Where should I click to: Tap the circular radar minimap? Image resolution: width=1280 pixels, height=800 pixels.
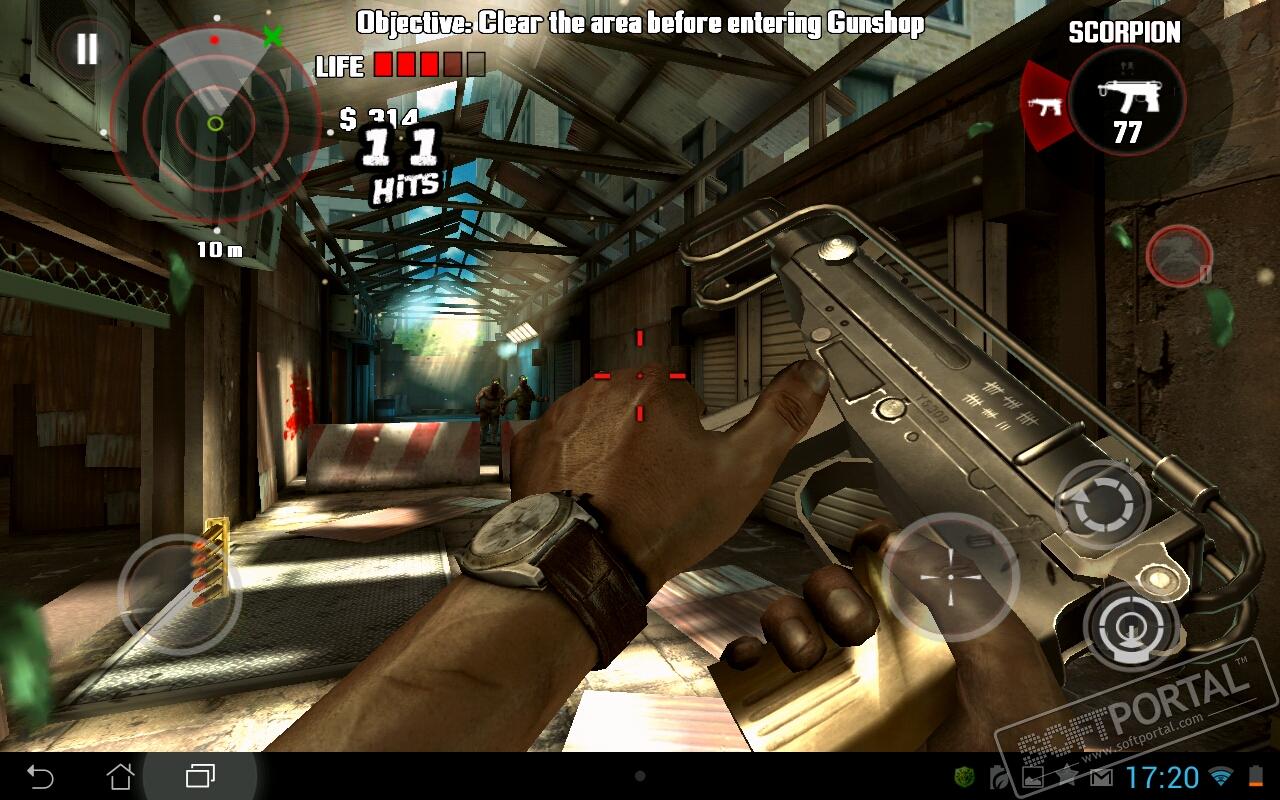(x=215, y=123)
